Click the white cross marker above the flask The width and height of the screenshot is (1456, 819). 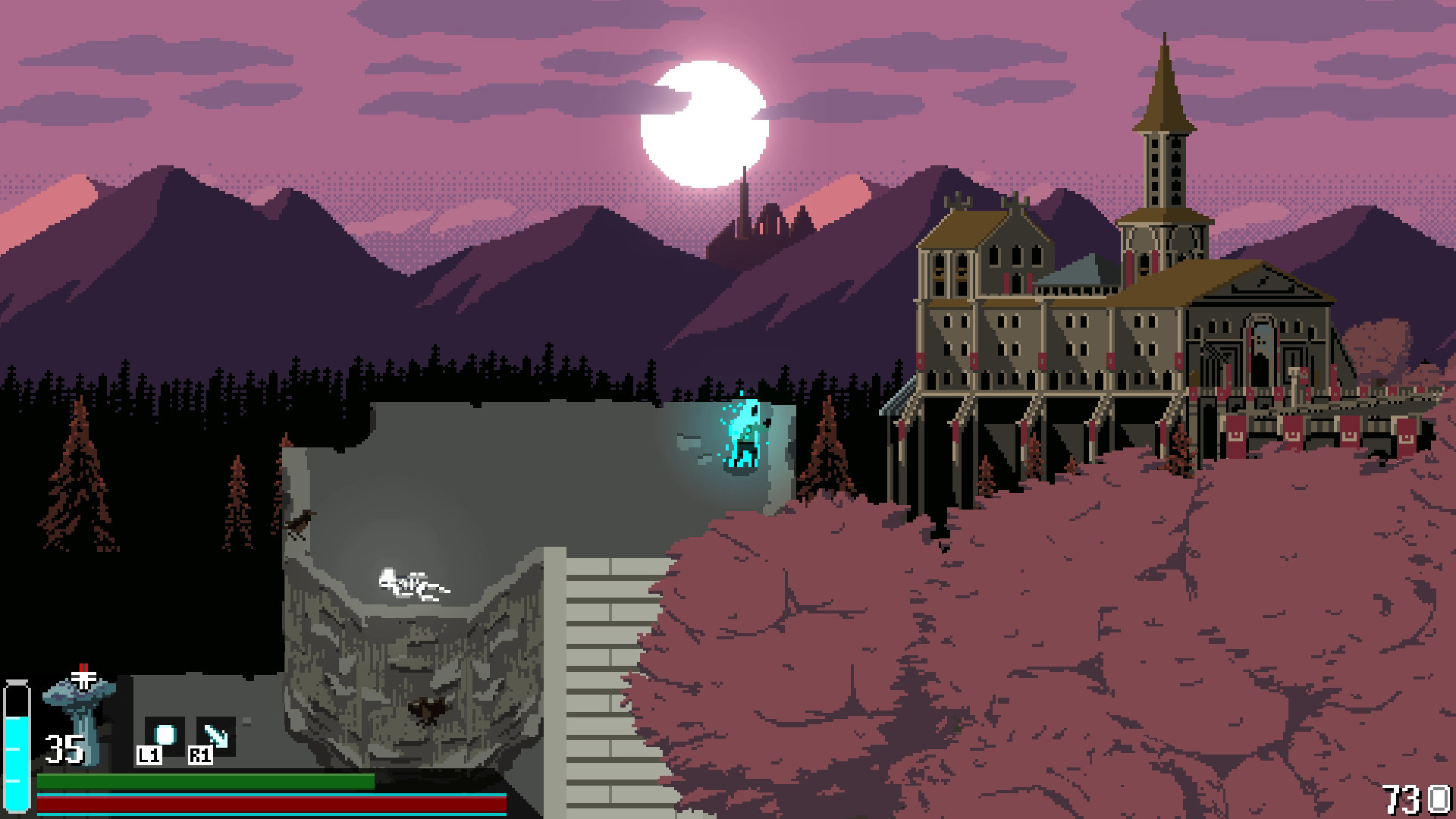[x=83, y=679]
